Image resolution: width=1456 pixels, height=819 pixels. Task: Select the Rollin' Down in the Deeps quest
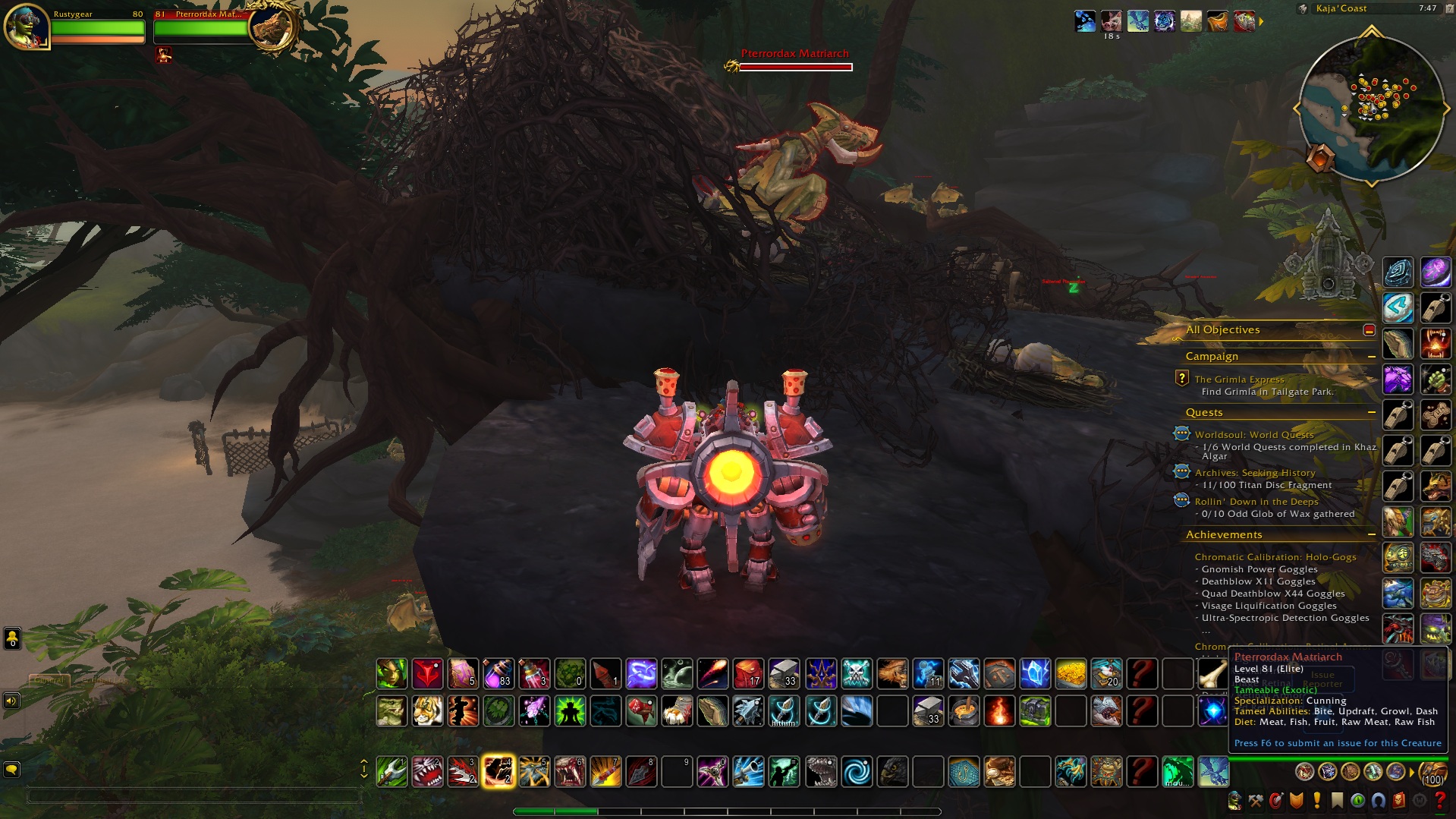[x=1256, y=502]
